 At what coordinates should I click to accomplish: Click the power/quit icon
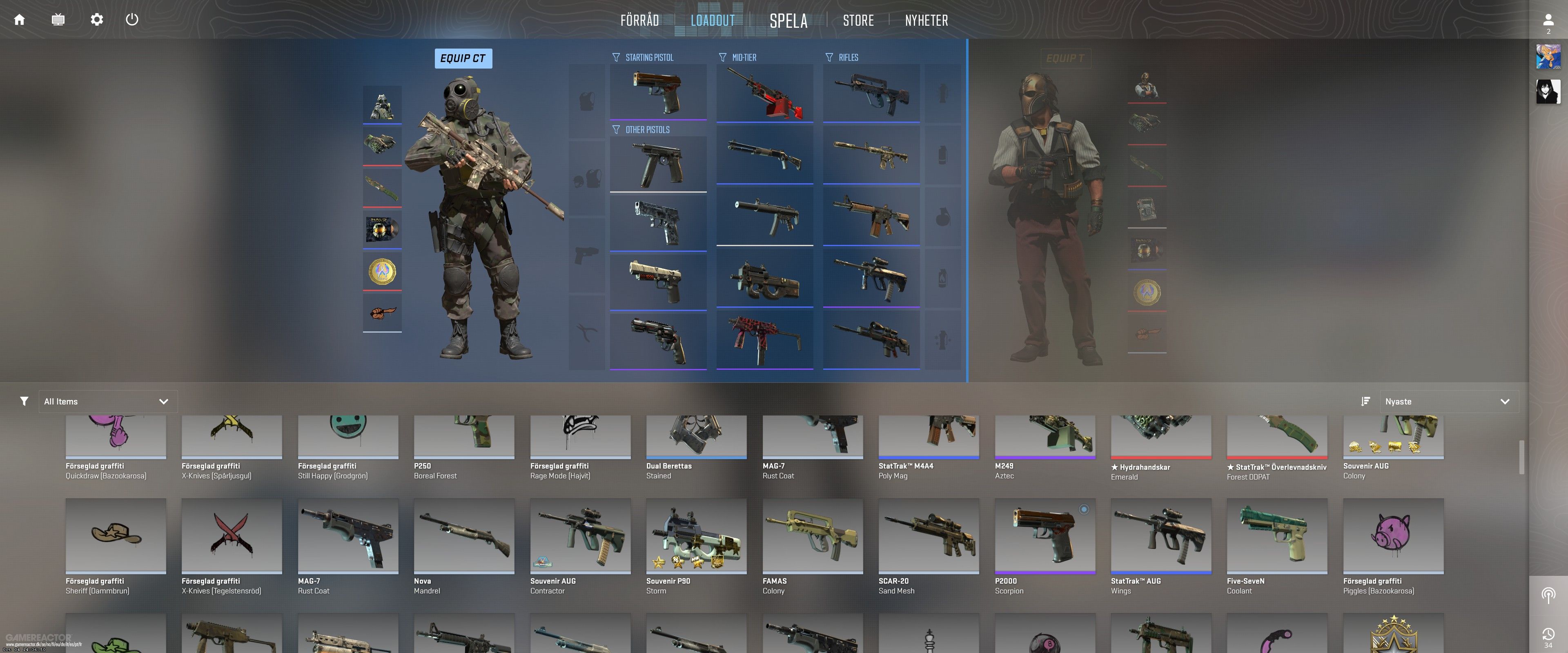coord(132,20)
